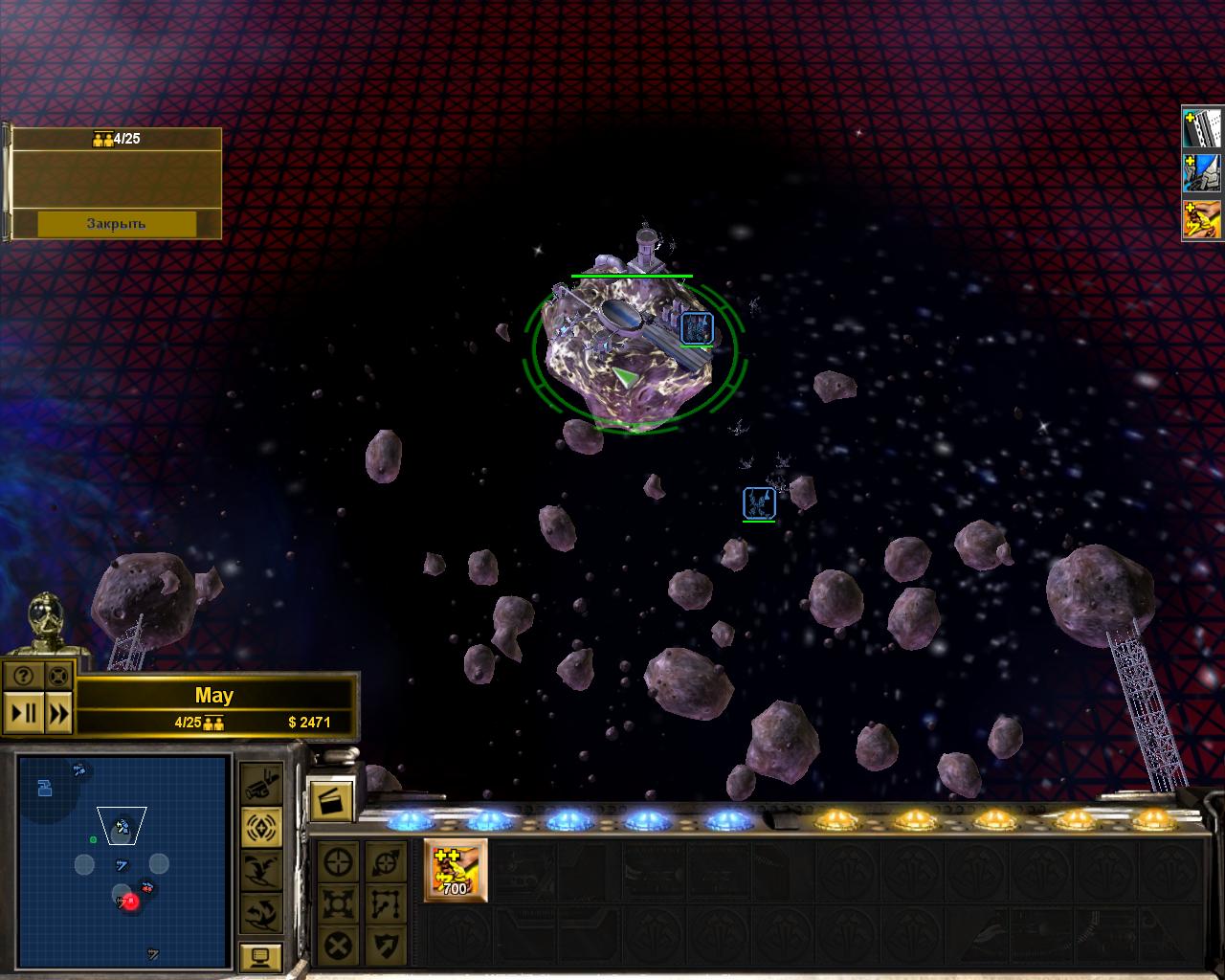1225x980 pixels.
Task: Click the clapperboard button
Action: 330,799
